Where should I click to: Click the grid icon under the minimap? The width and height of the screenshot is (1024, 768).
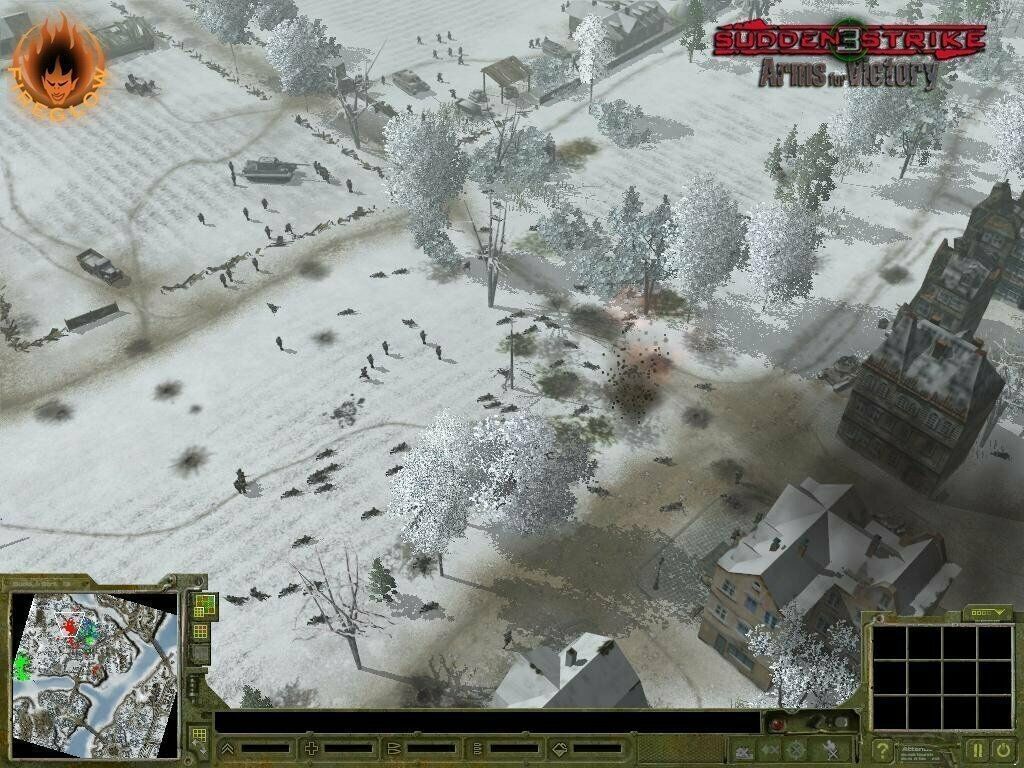[x=199, y=737]
